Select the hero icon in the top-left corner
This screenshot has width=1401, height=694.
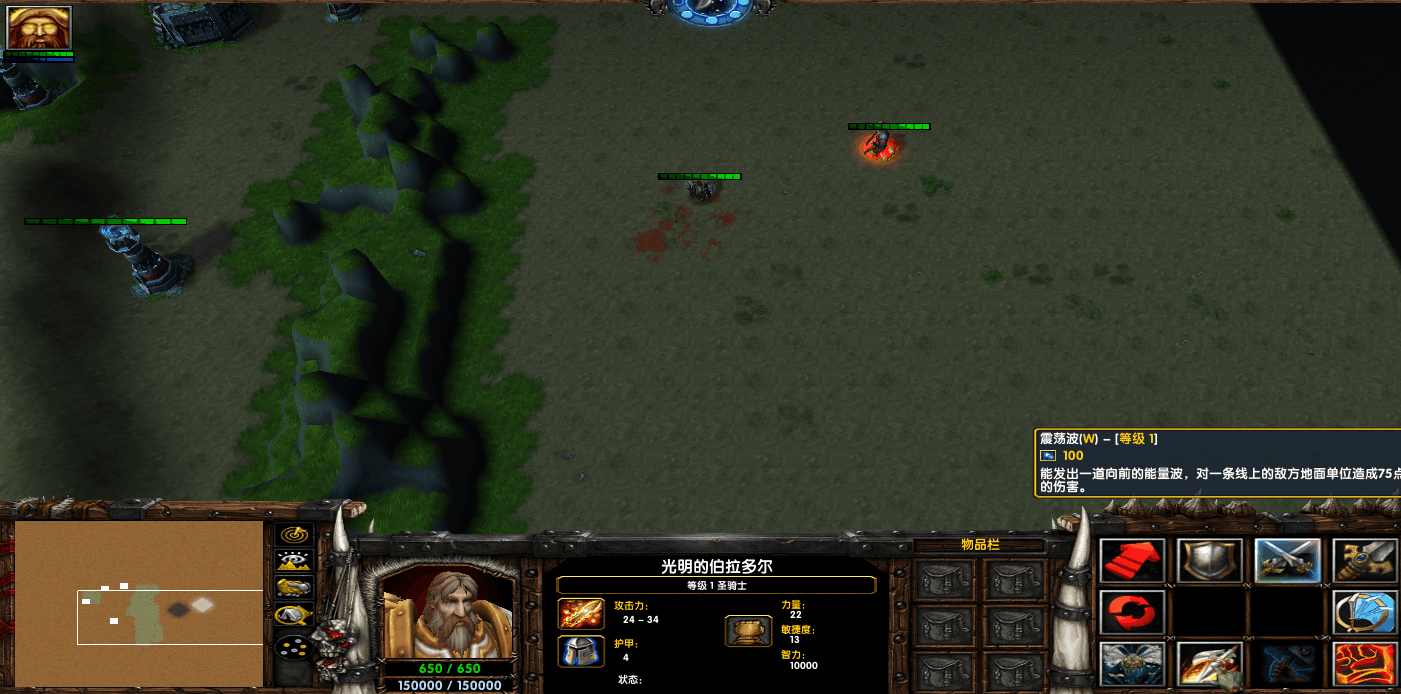(x=39, y=28)
